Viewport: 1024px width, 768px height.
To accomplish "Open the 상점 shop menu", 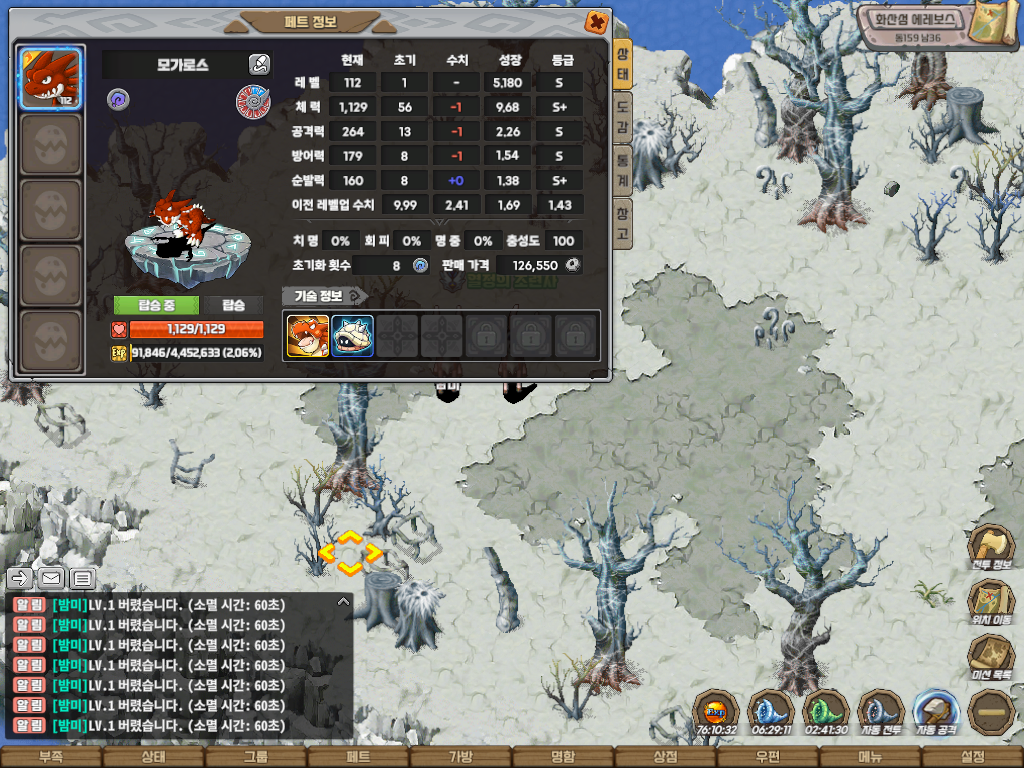I will (x=664, y=757).
